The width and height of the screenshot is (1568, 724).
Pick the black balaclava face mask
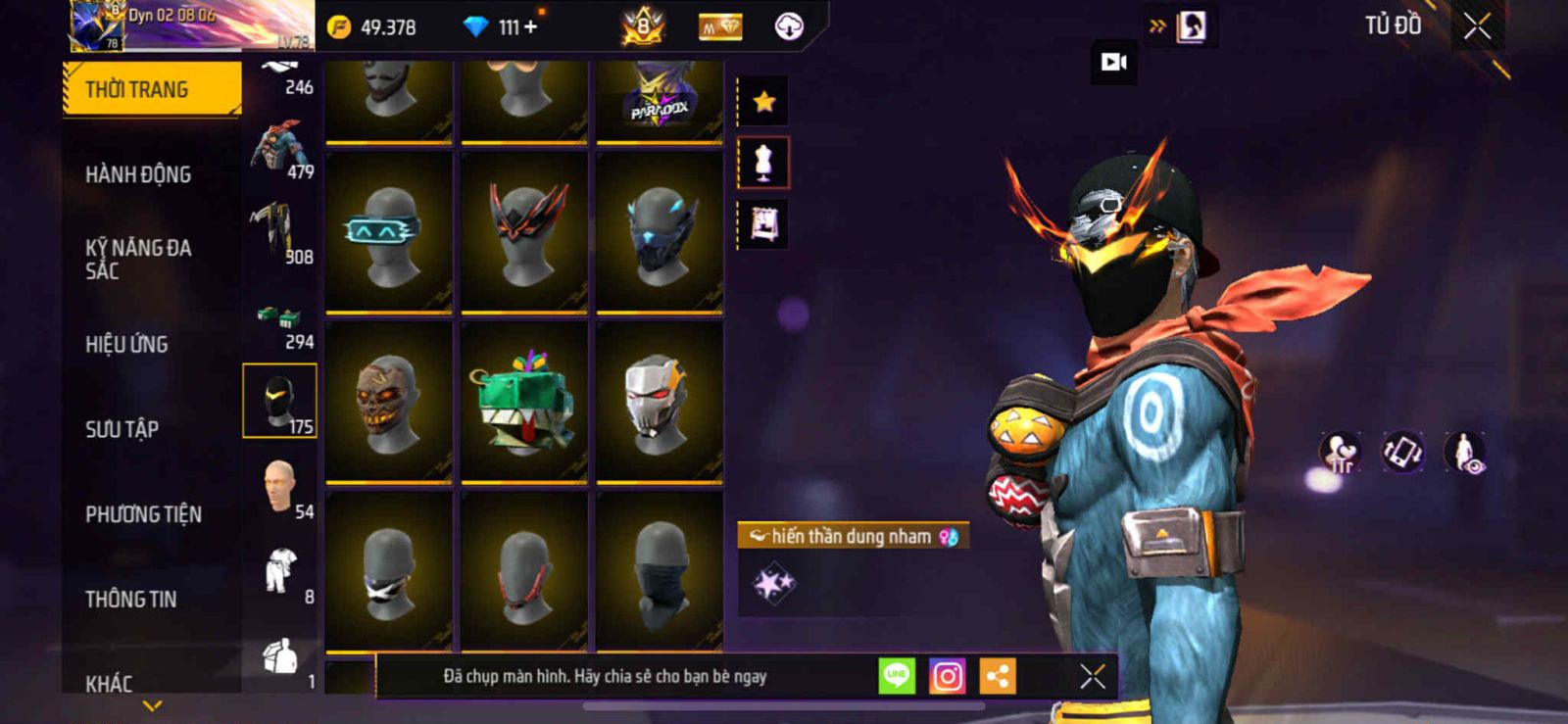click(660, 571)
